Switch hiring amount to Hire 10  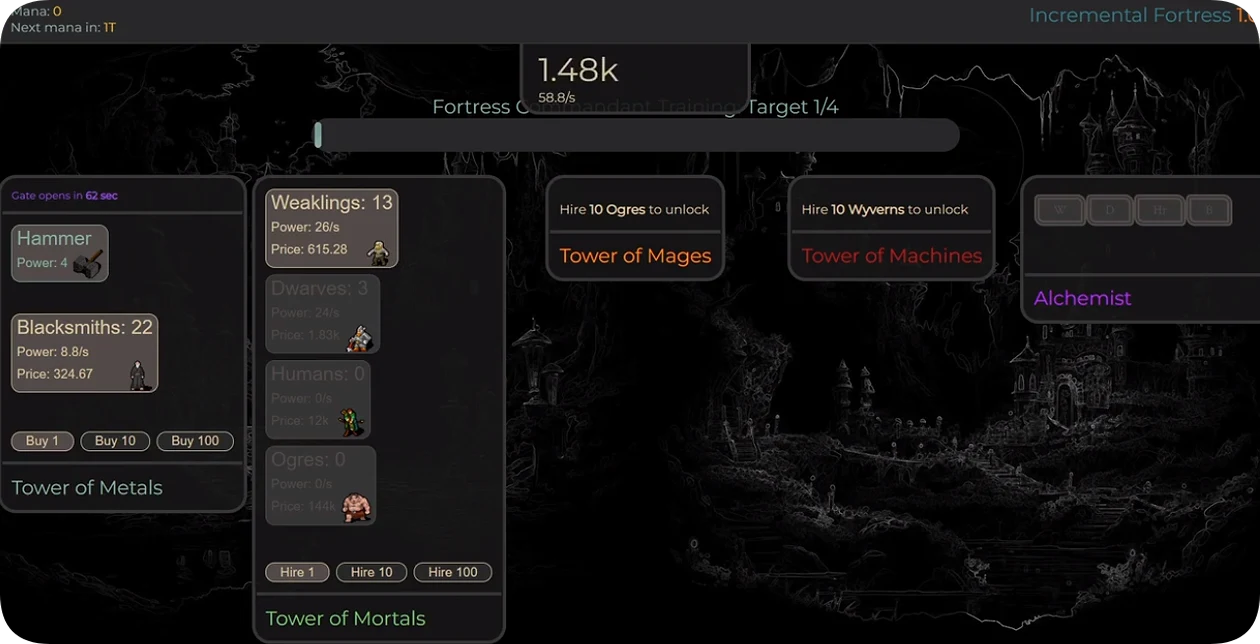click(371, 572)
